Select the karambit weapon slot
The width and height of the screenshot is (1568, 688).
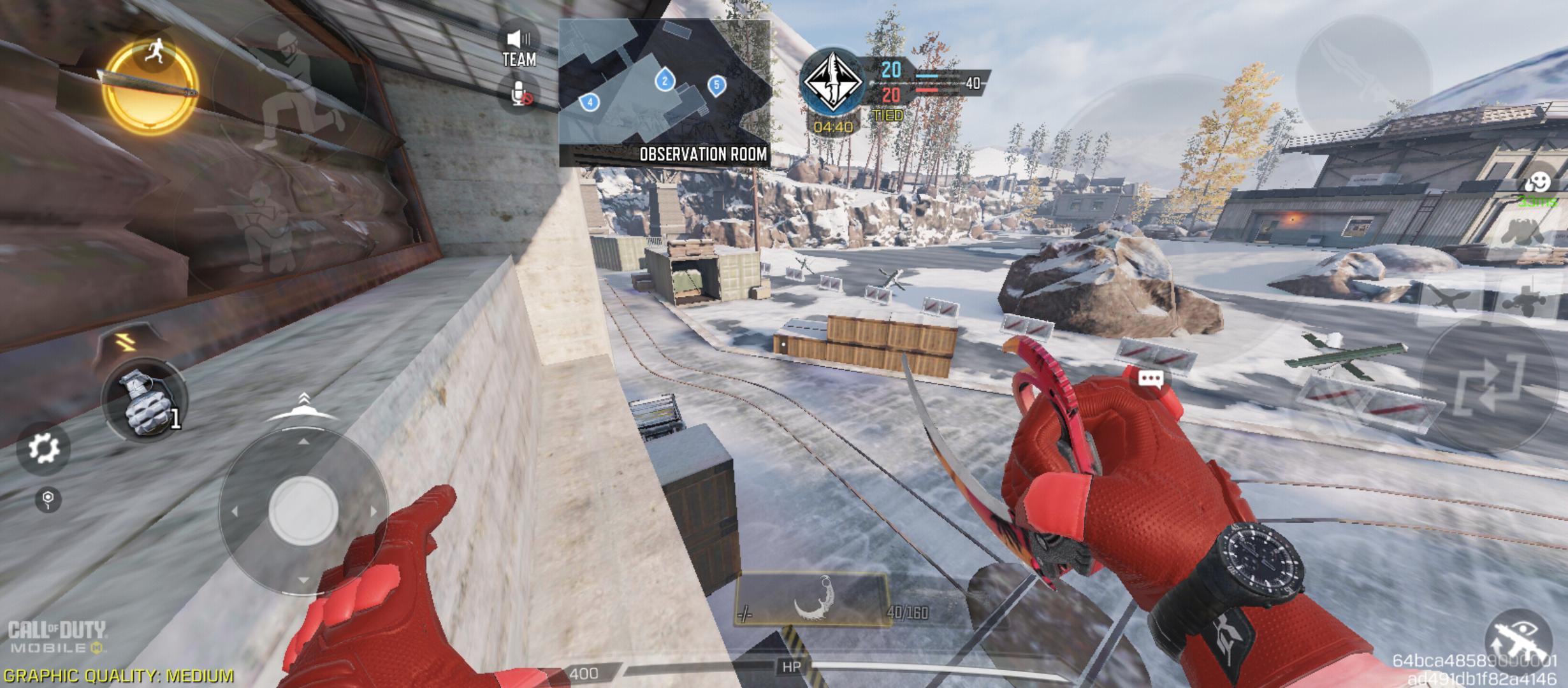point(812,599)
